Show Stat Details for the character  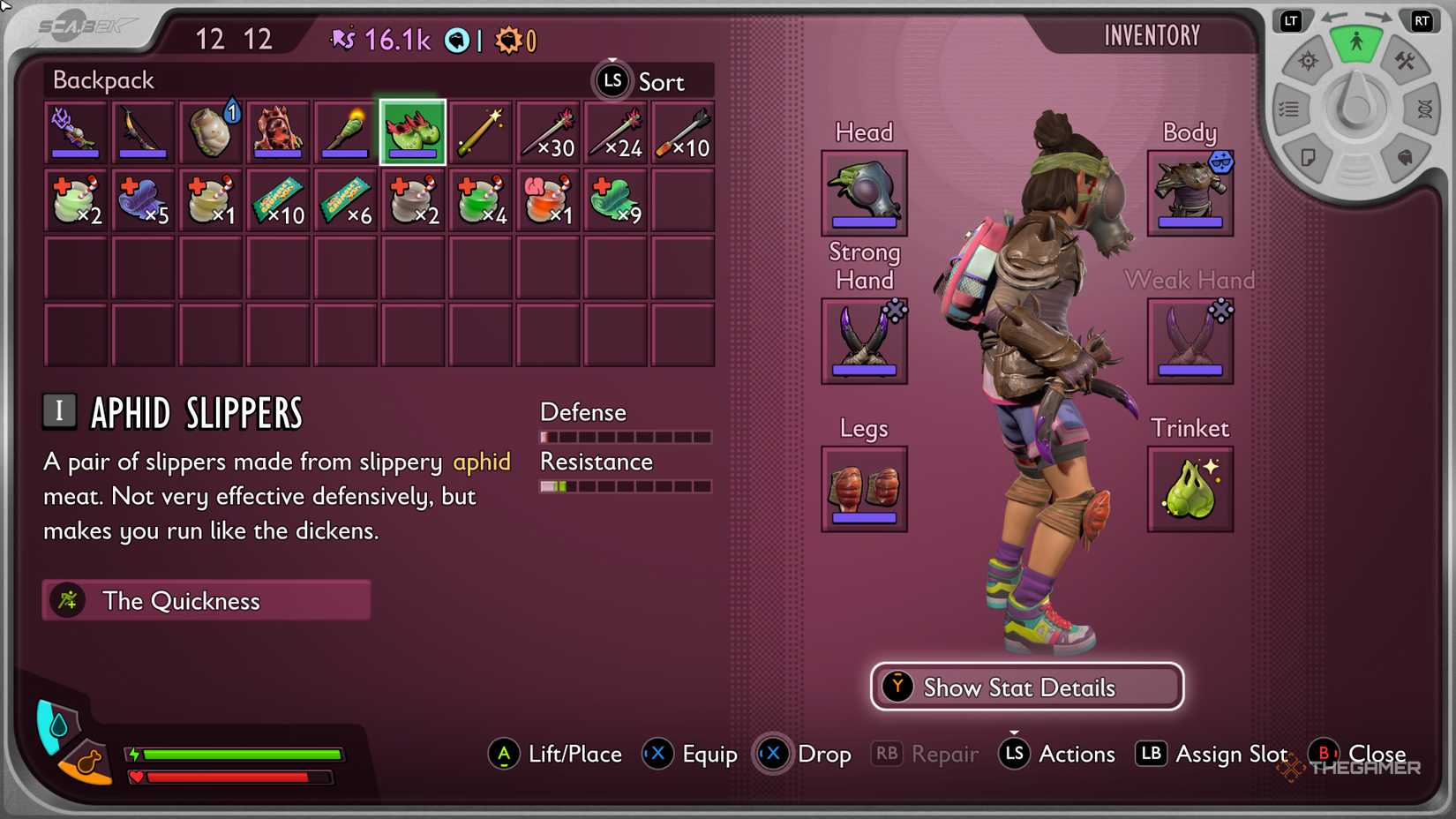point(1027,687)
